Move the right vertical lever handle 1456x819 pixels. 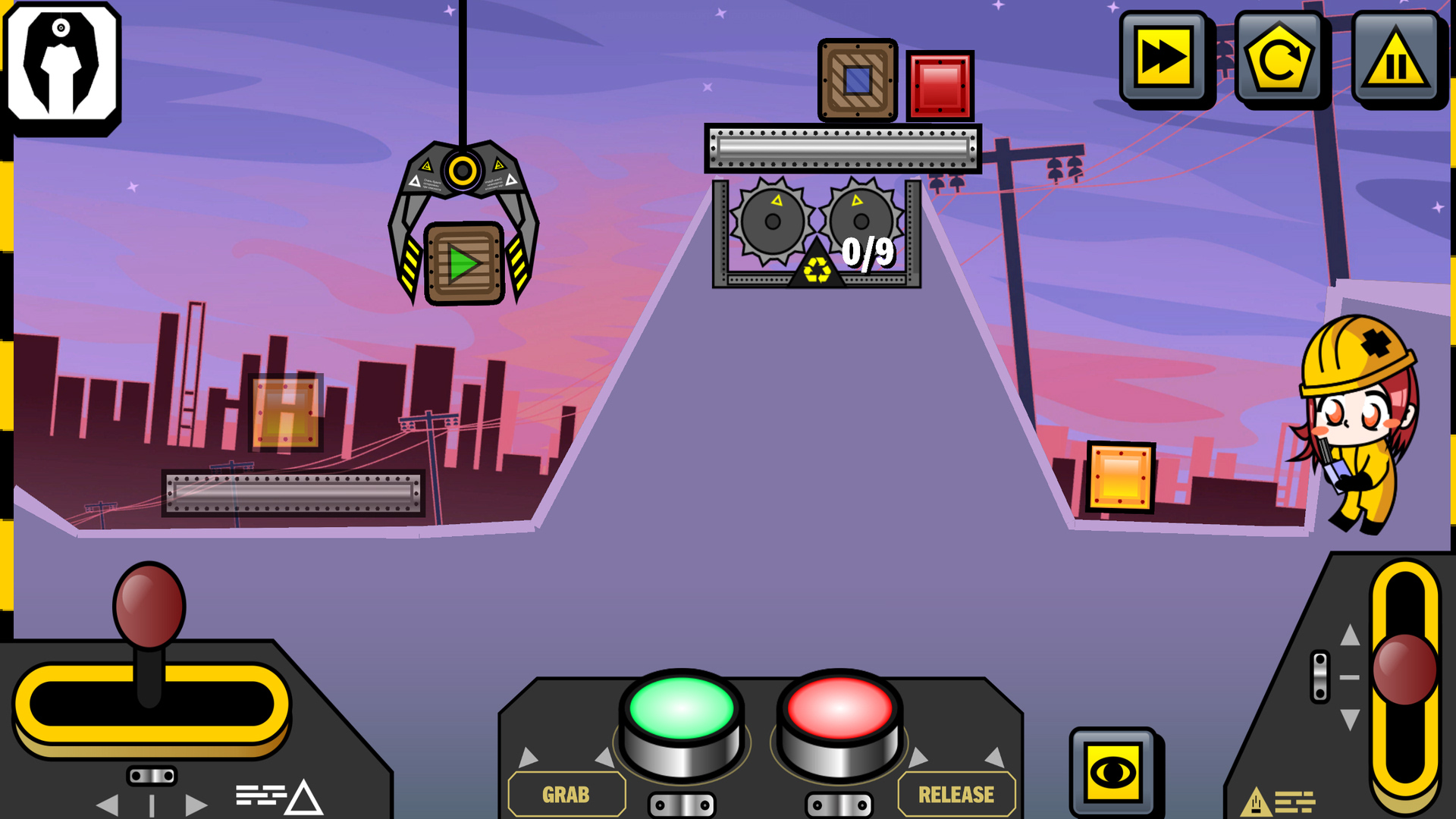(x=1405, y=670)
